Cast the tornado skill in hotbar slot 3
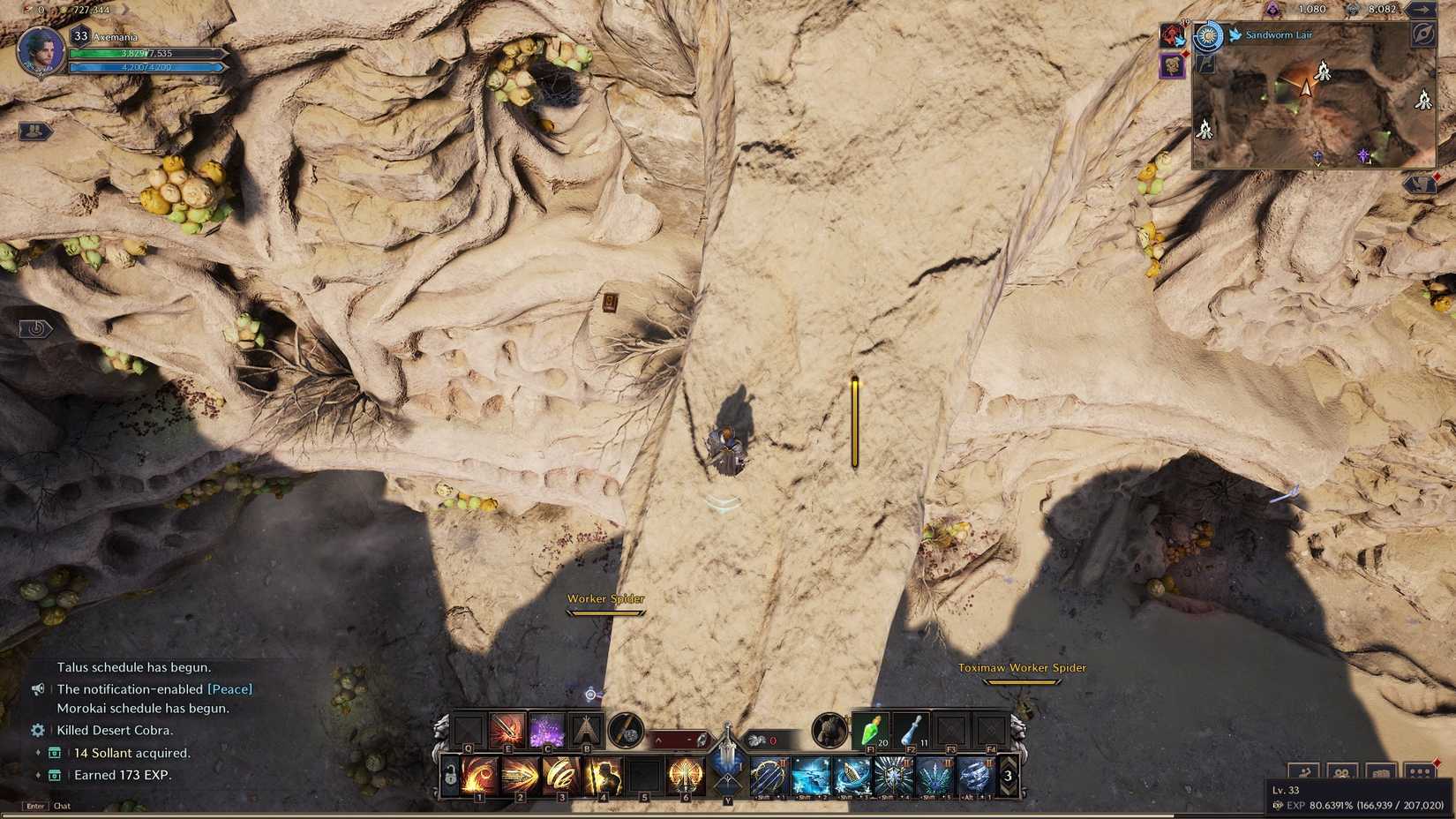This screenshot has width=1456, height=819. [561, 776]
